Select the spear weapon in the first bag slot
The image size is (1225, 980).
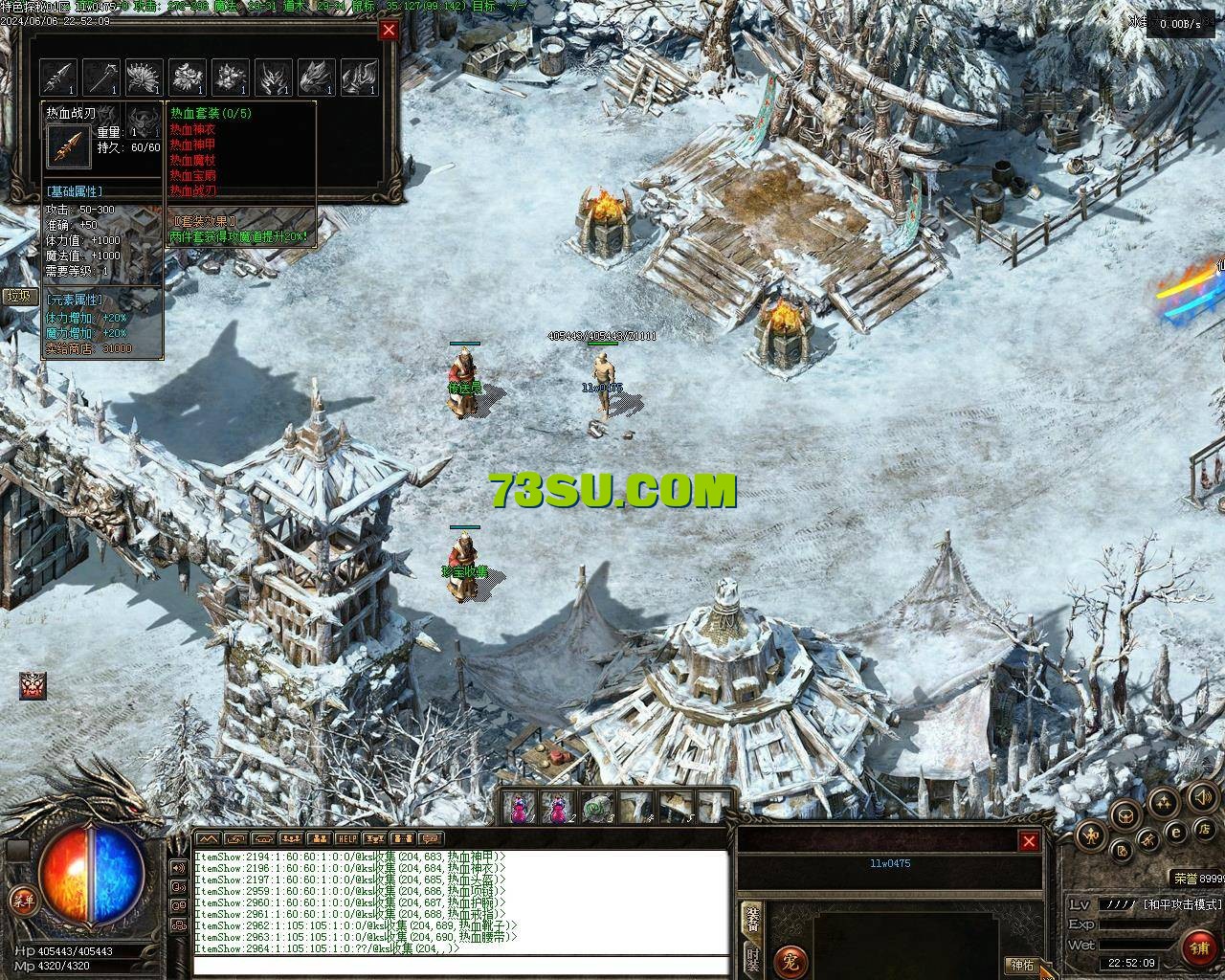59,77
